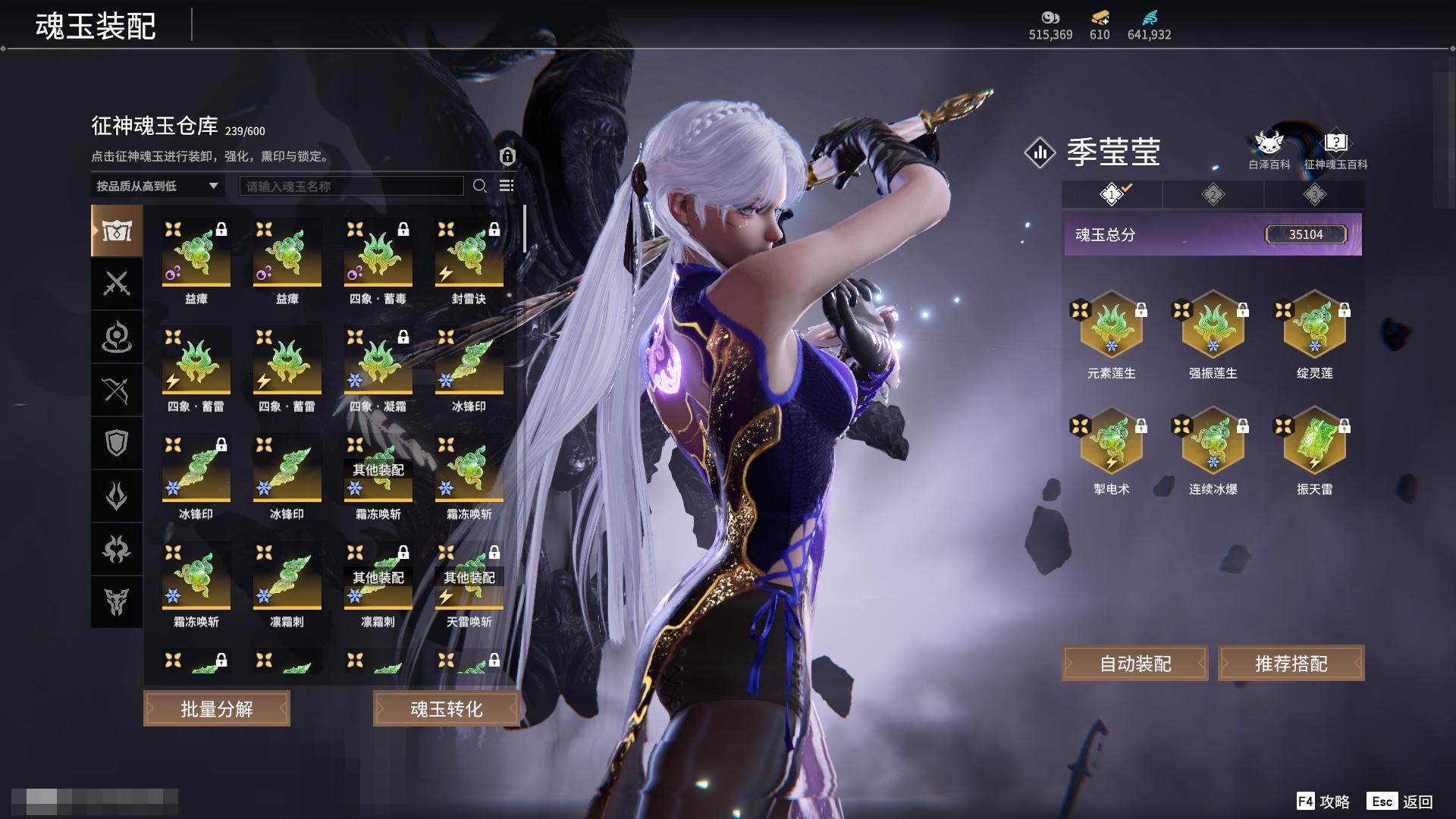The width and height of the screenshot is (1456, 819).
Task: Choose the 四象·凝霜 soul jade slot
Action: (378, 362)
